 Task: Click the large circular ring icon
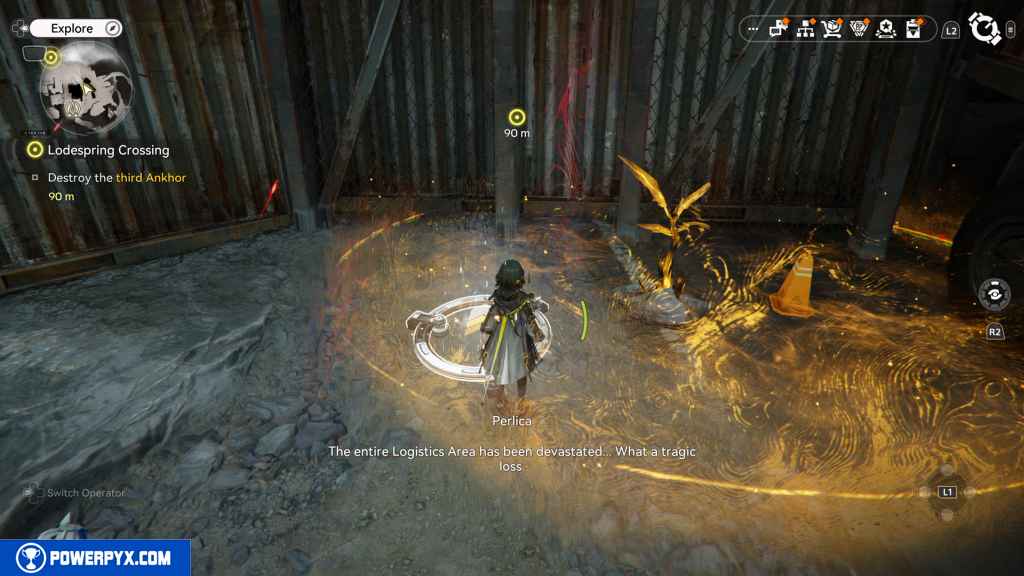pos(986,29)
